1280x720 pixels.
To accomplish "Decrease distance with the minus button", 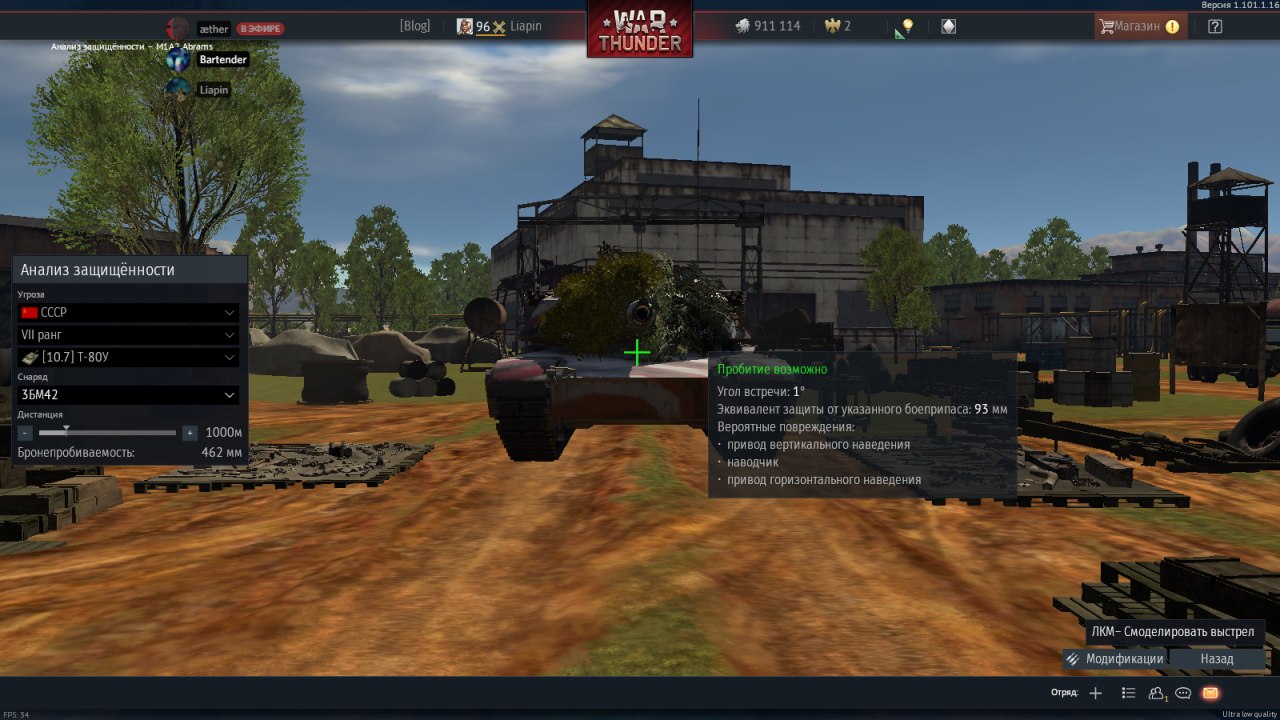I will [25, 433].
